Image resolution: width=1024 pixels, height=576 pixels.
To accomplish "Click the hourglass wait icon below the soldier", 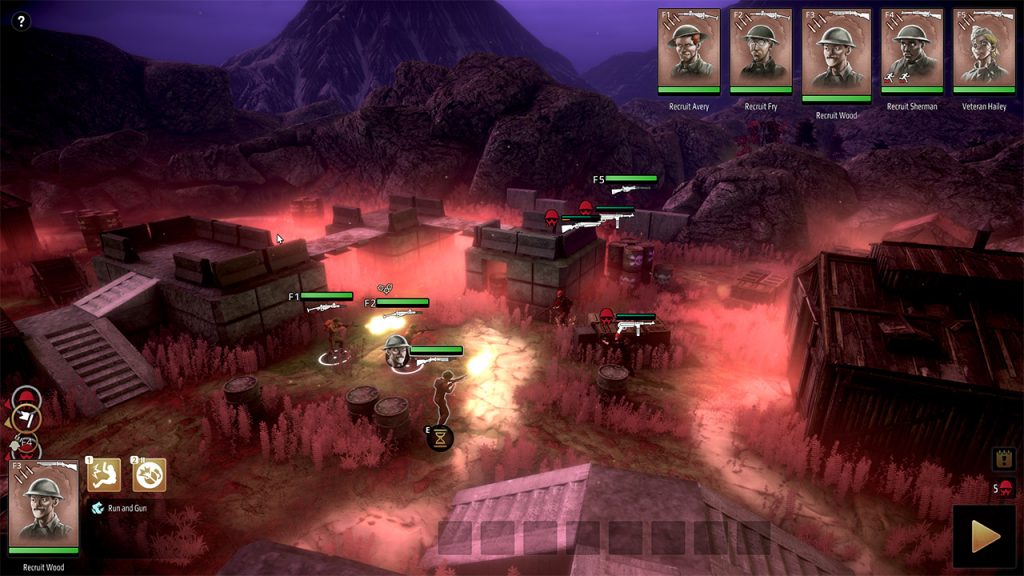I will pos(440,437).
